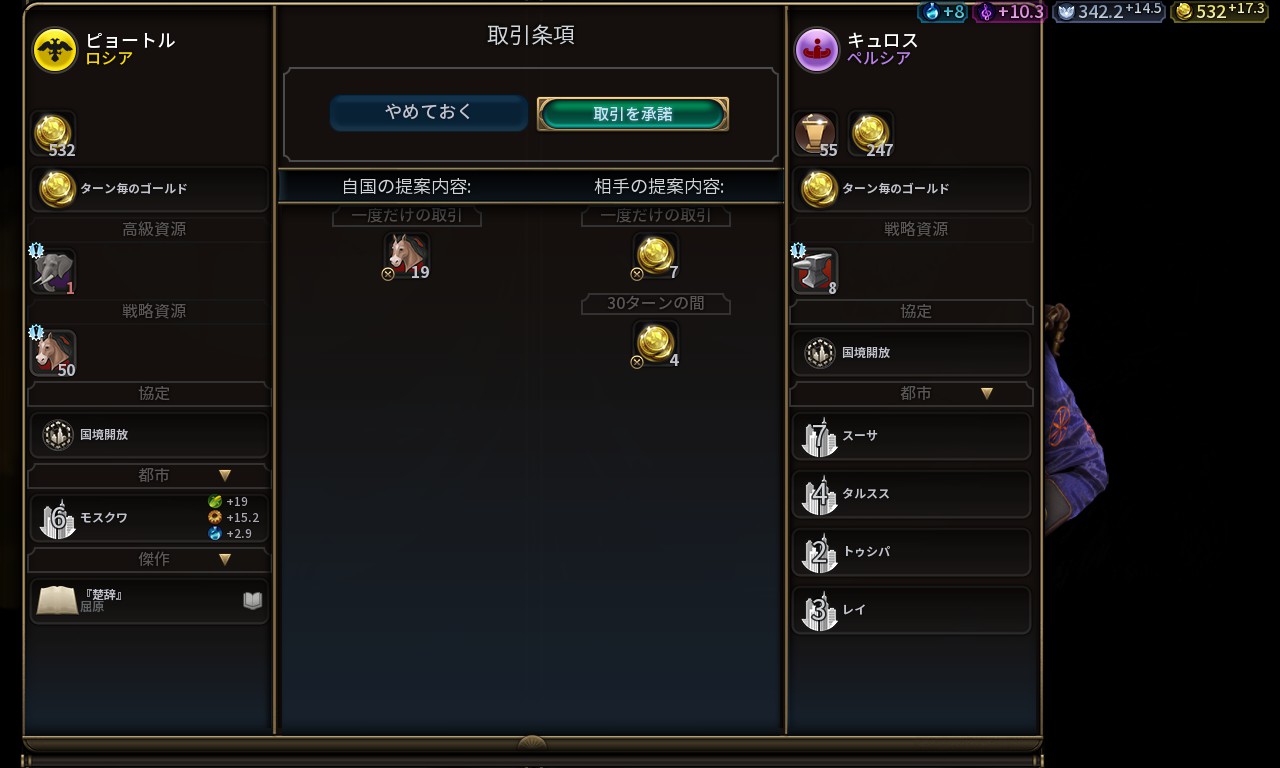Select Russia's gold coin showing 532

[53, 134]
